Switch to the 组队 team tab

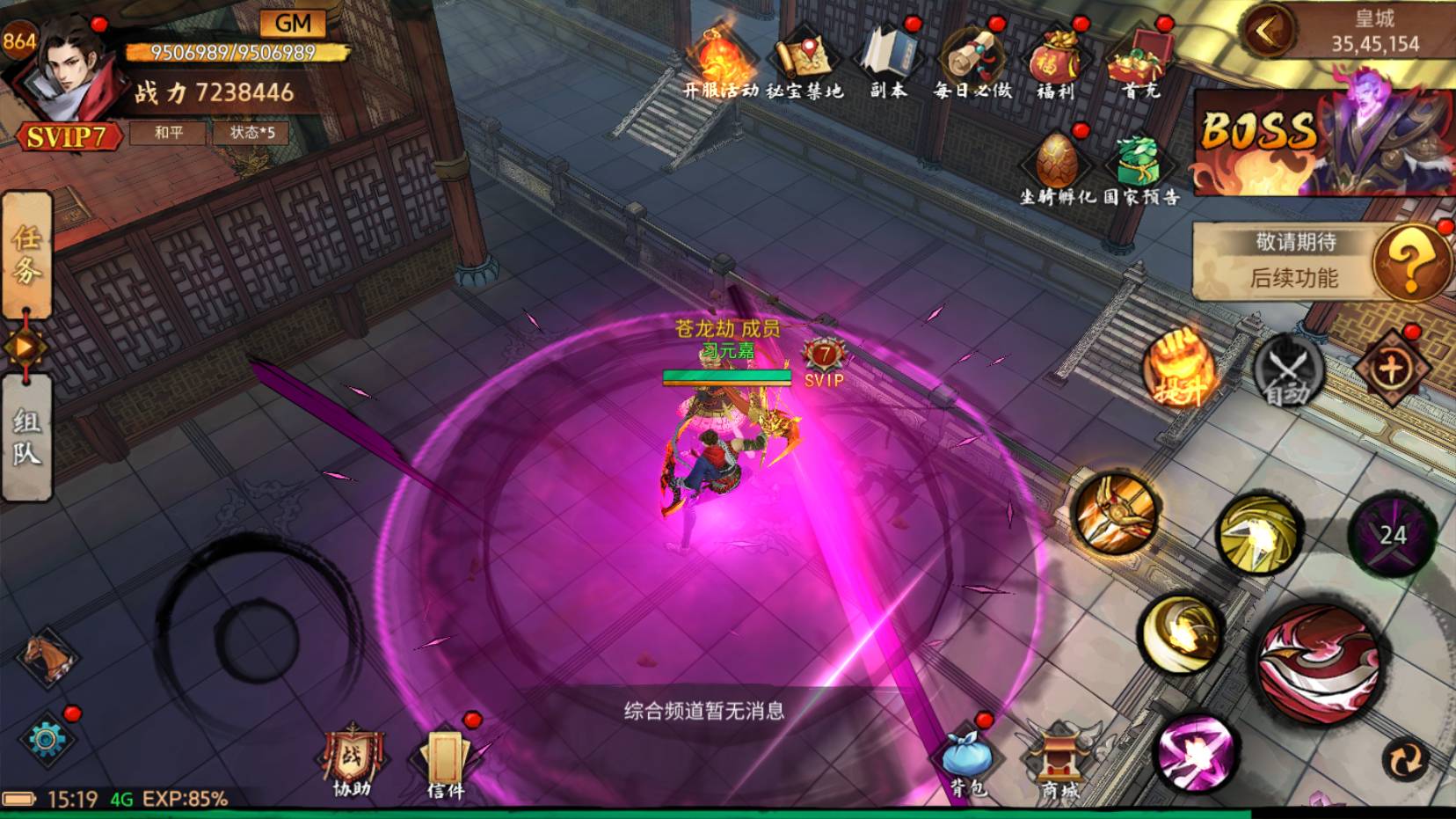pos(26,437)
